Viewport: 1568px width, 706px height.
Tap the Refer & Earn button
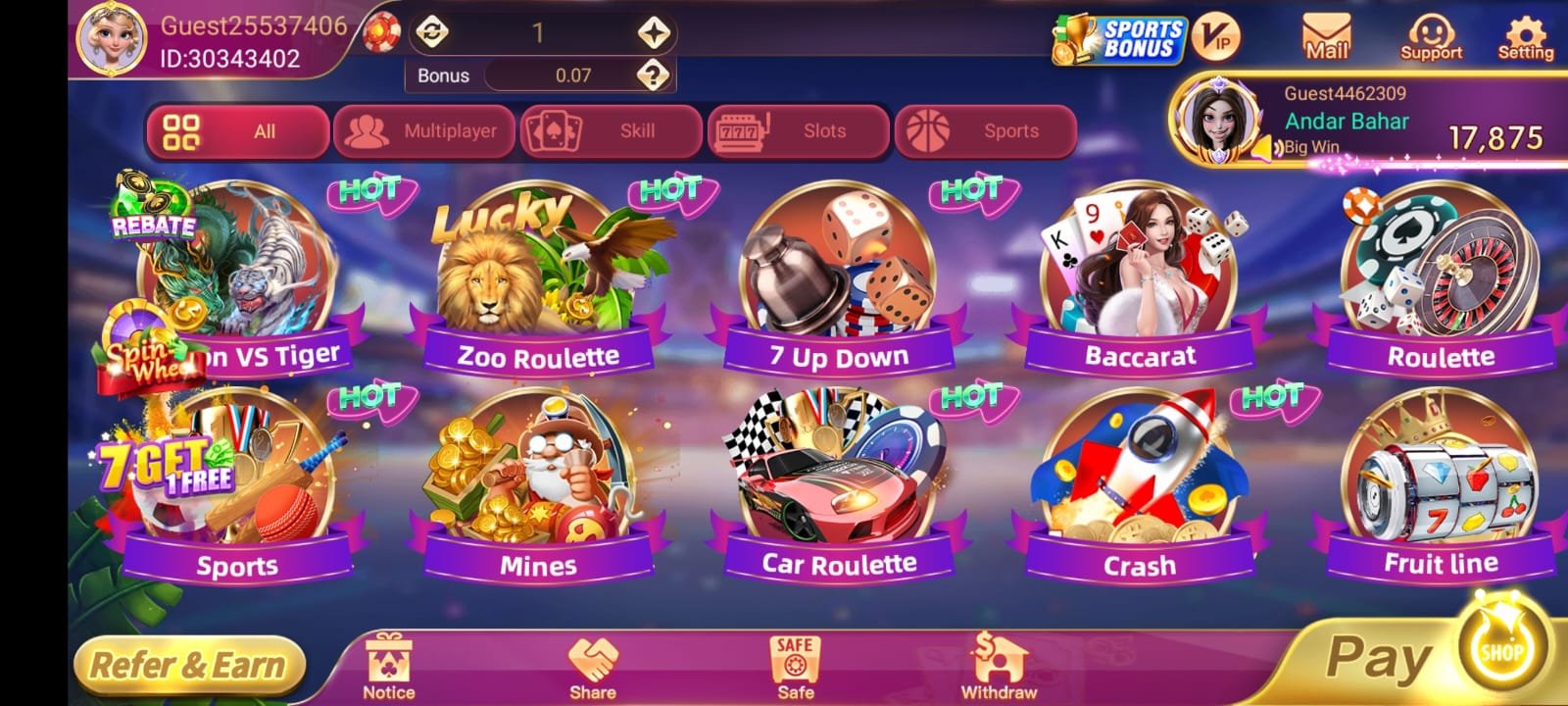point(188,666)
